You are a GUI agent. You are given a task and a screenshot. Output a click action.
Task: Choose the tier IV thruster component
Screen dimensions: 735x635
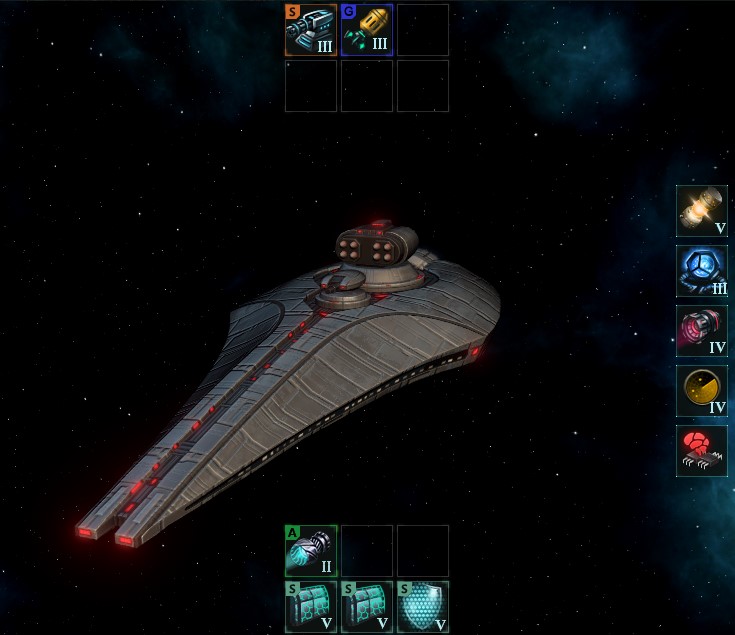[x=702, y=331]
